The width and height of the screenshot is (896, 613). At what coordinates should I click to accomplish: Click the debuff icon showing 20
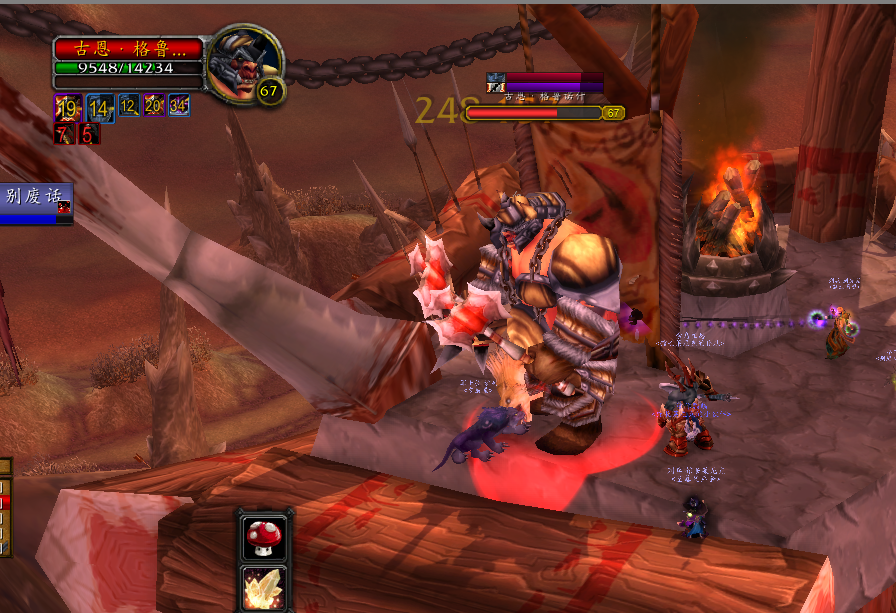coord(154,105)
